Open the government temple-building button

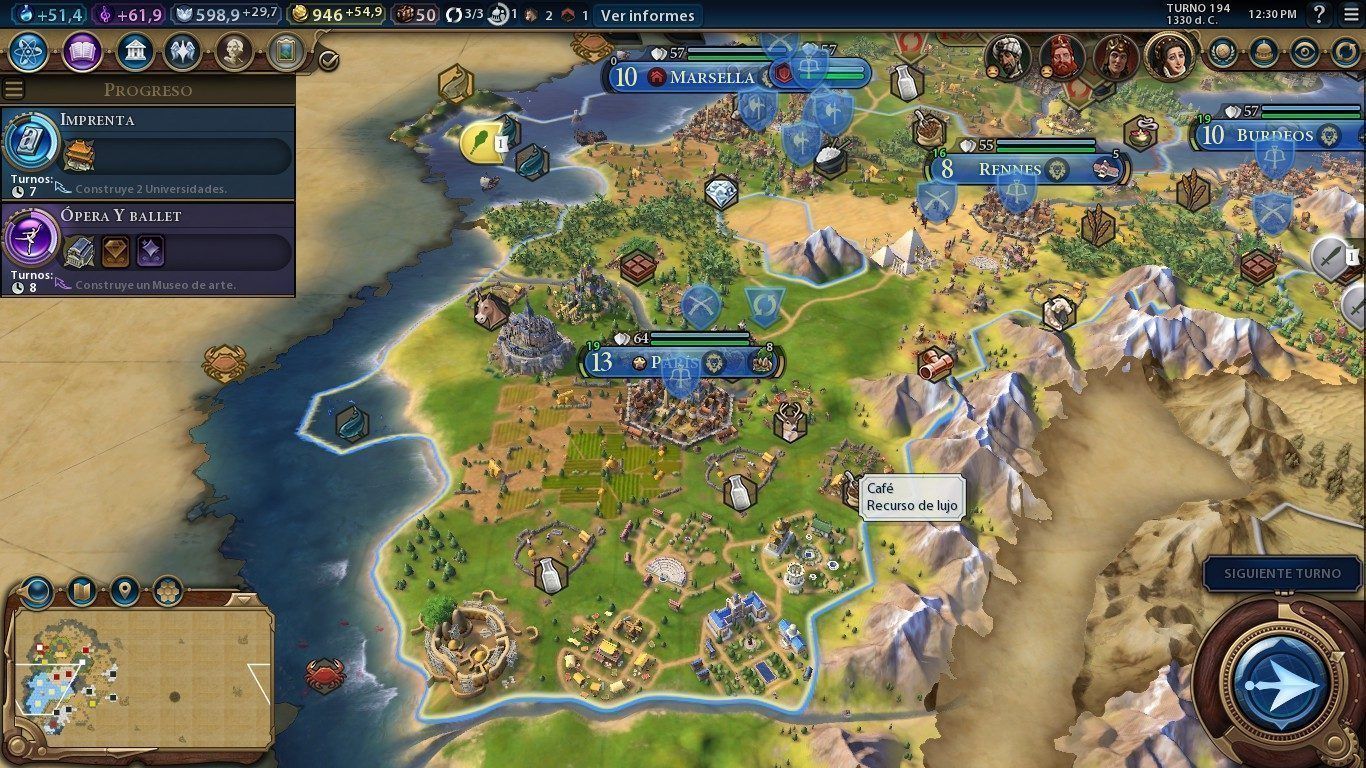click(134, 51)
